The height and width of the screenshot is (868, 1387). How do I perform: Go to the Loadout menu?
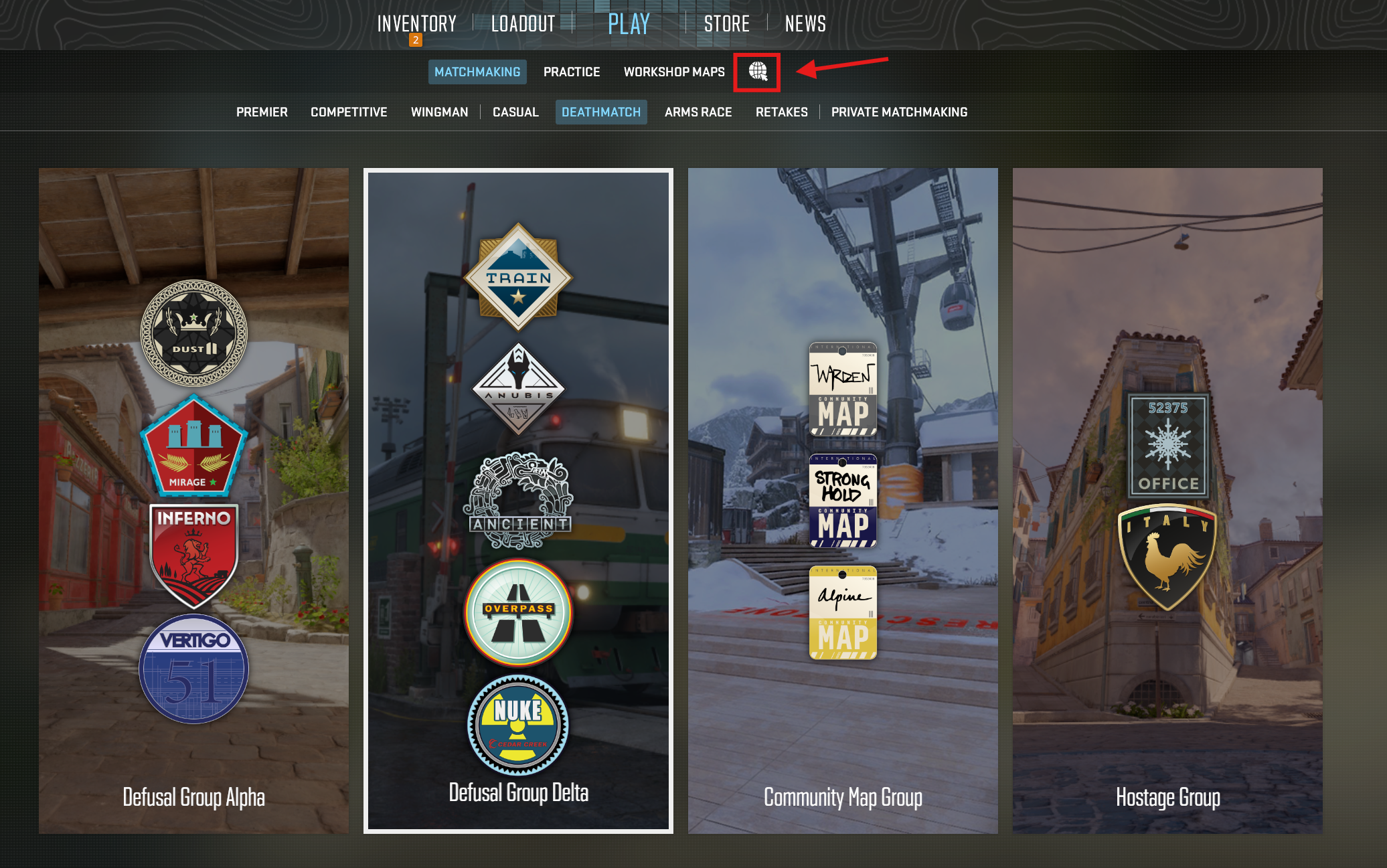523,24
